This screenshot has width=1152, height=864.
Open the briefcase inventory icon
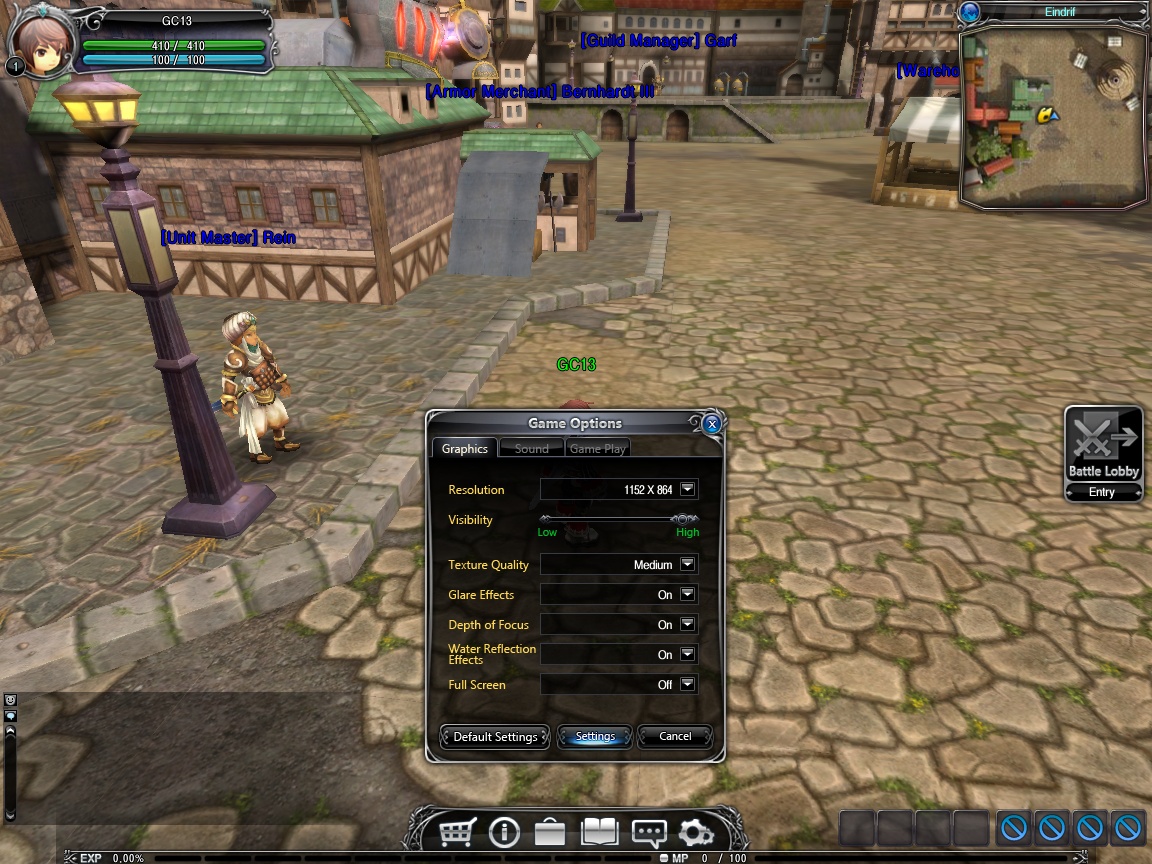pyautogui.click(x=548, y=832)
